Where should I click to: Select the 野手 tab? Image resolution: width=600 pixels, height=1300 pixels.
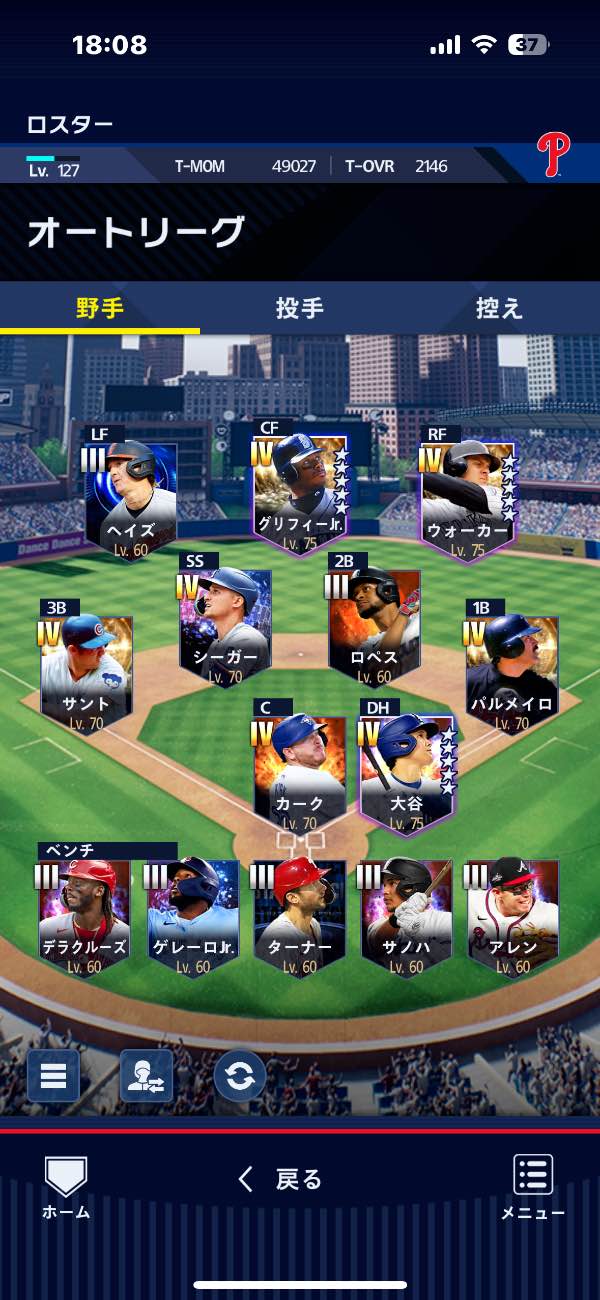(100, 308)
